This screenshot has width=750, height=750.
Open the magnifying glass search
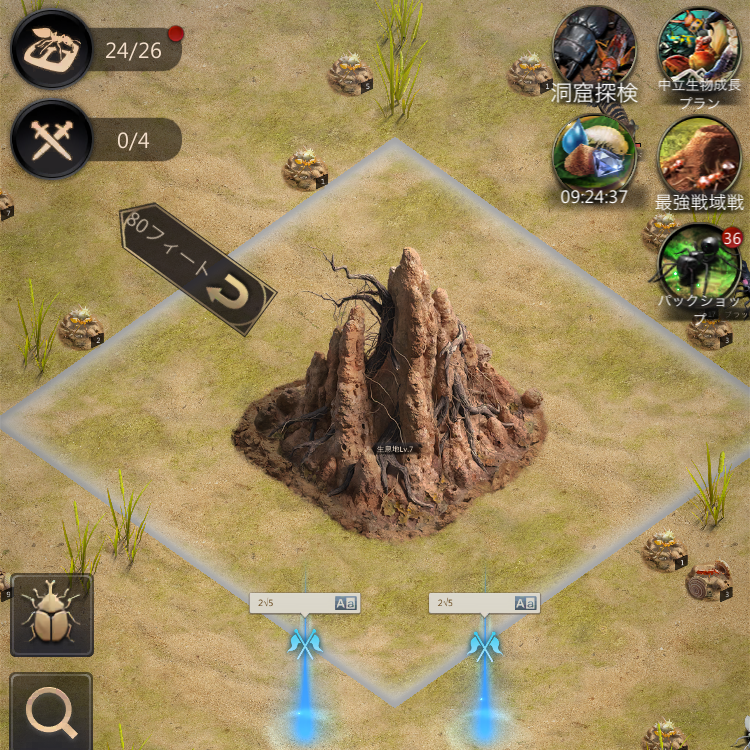pos(51,712)
